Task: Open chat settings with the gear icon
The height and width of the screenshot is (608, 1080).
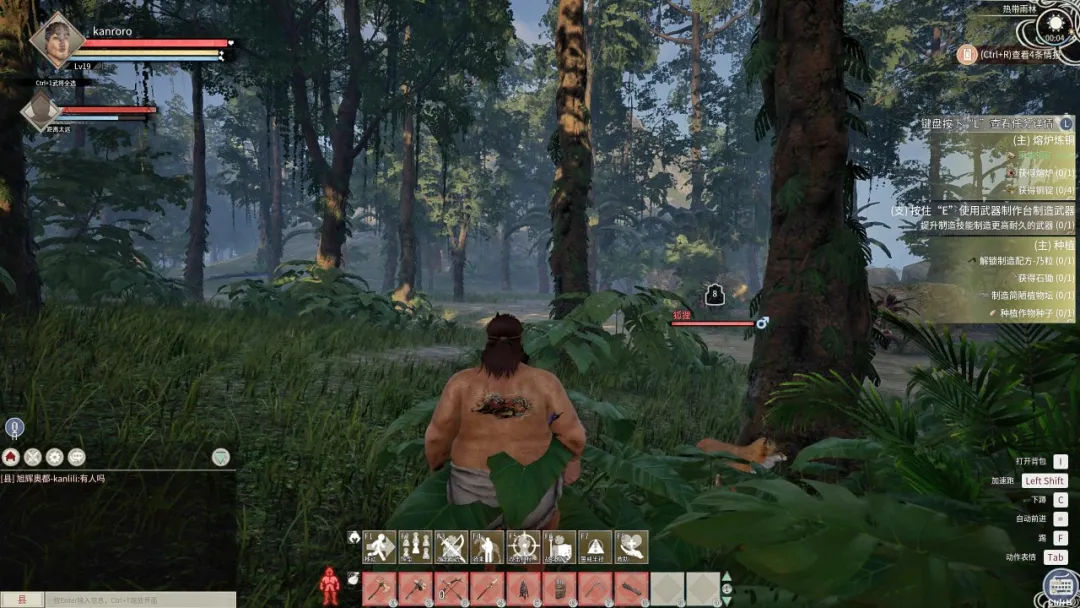Action: tap(55, 456)
